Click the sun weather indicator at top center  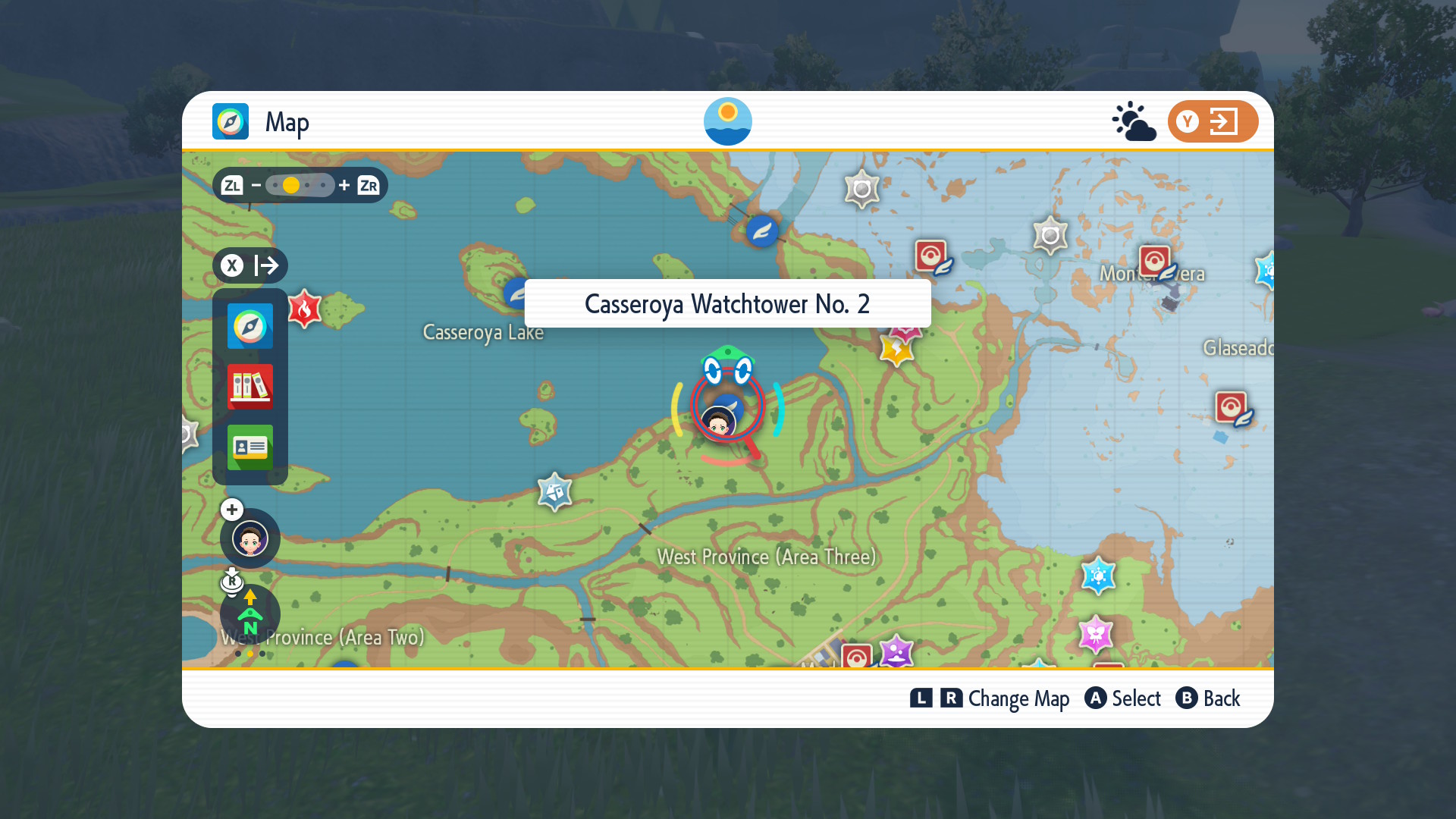coord(727,121)
